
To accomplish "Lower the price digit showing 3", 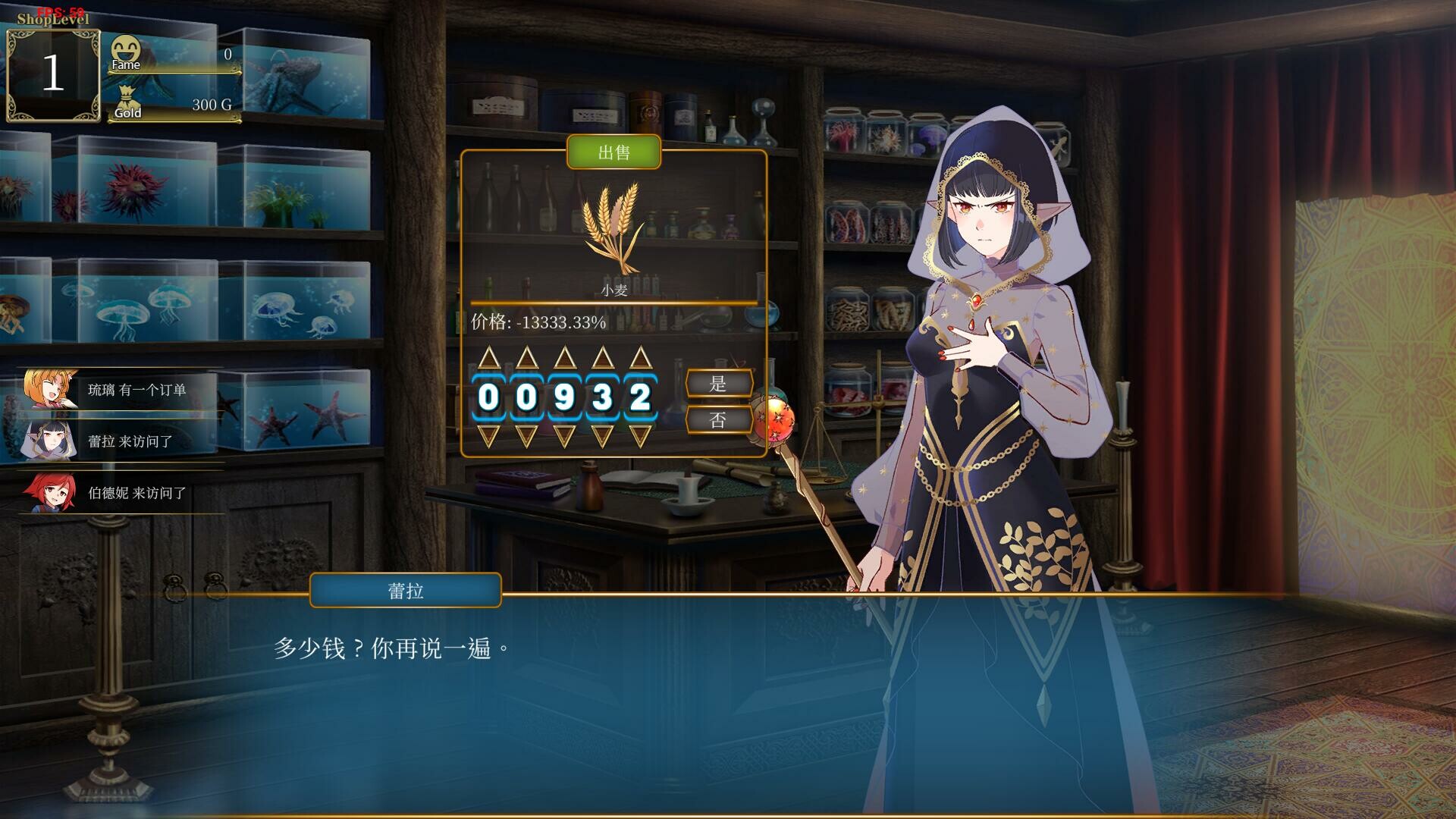I will click(602, 436).
